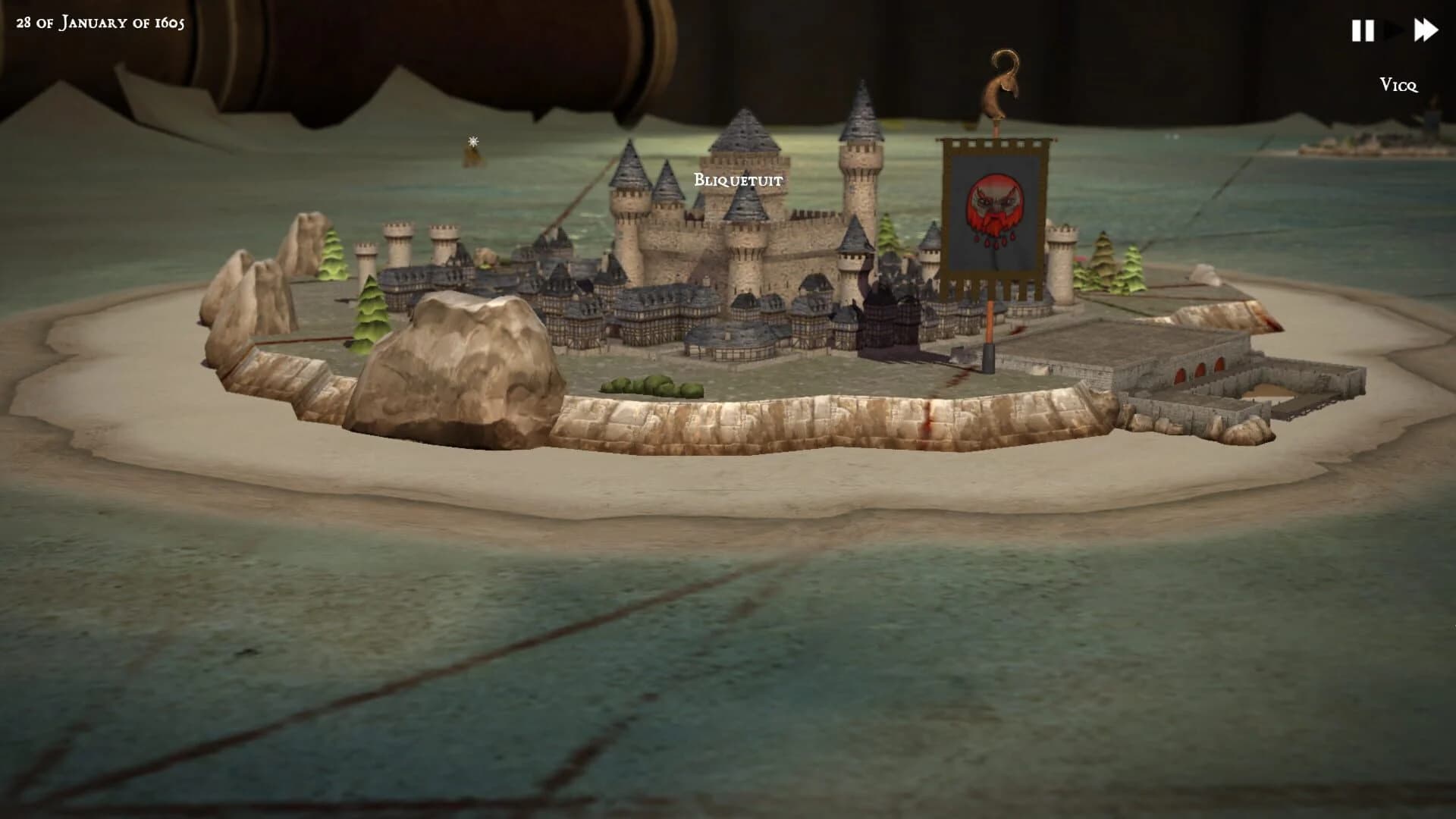The width and height of the screenshot is (1456, 819).
Task: Click the ship sailing near the left shore
Action: pos(472,158)
